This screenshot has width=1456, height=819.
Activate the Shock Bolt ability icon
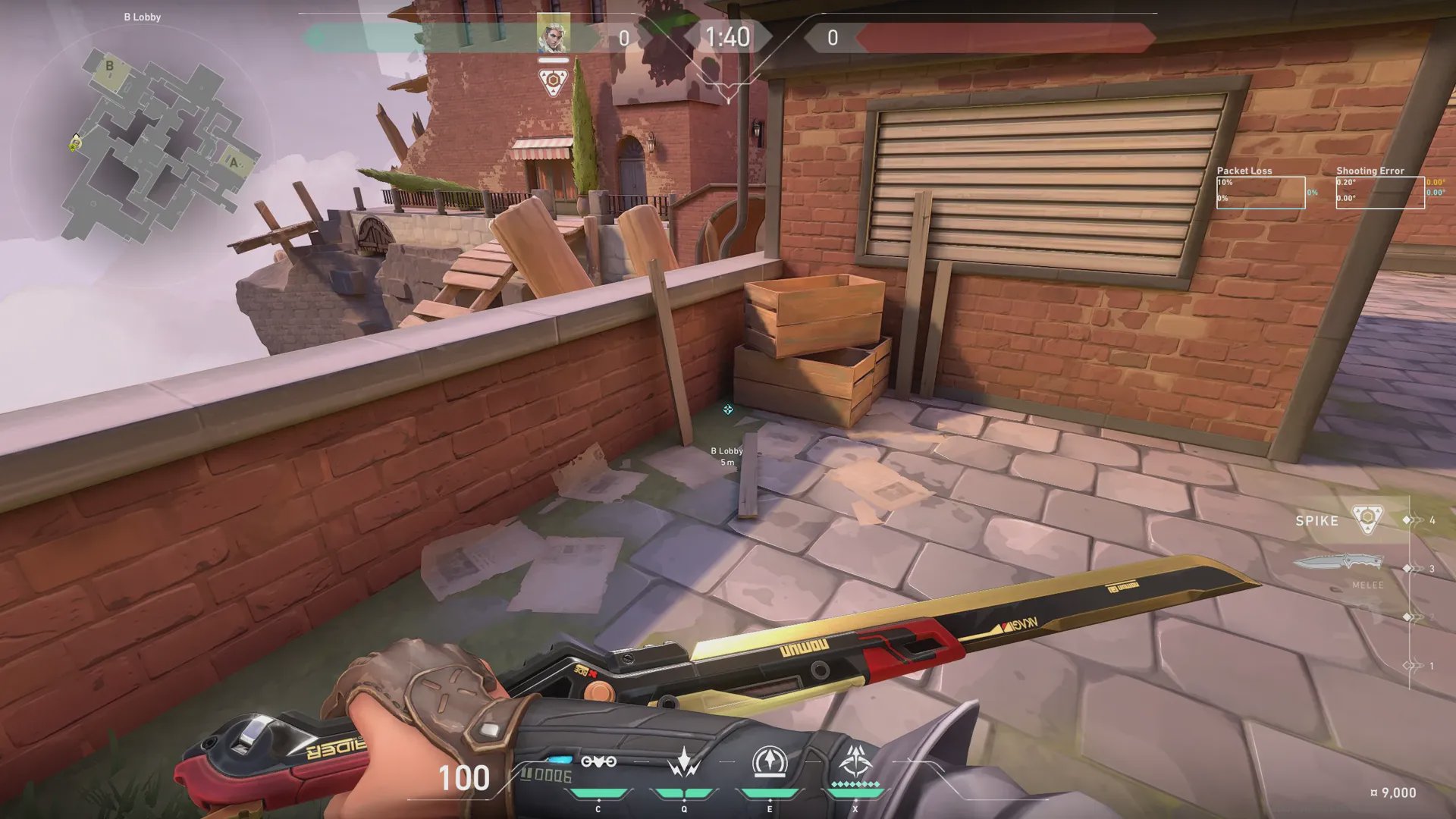(x=684, y=762)
